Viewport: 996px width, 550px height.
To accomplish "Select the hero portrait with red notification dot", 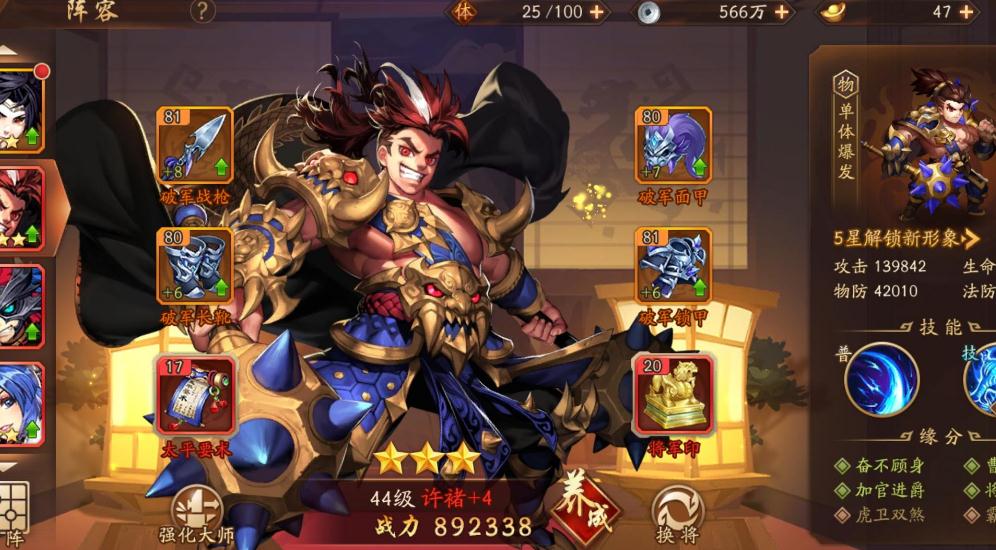I will click(x=21, y=110).
